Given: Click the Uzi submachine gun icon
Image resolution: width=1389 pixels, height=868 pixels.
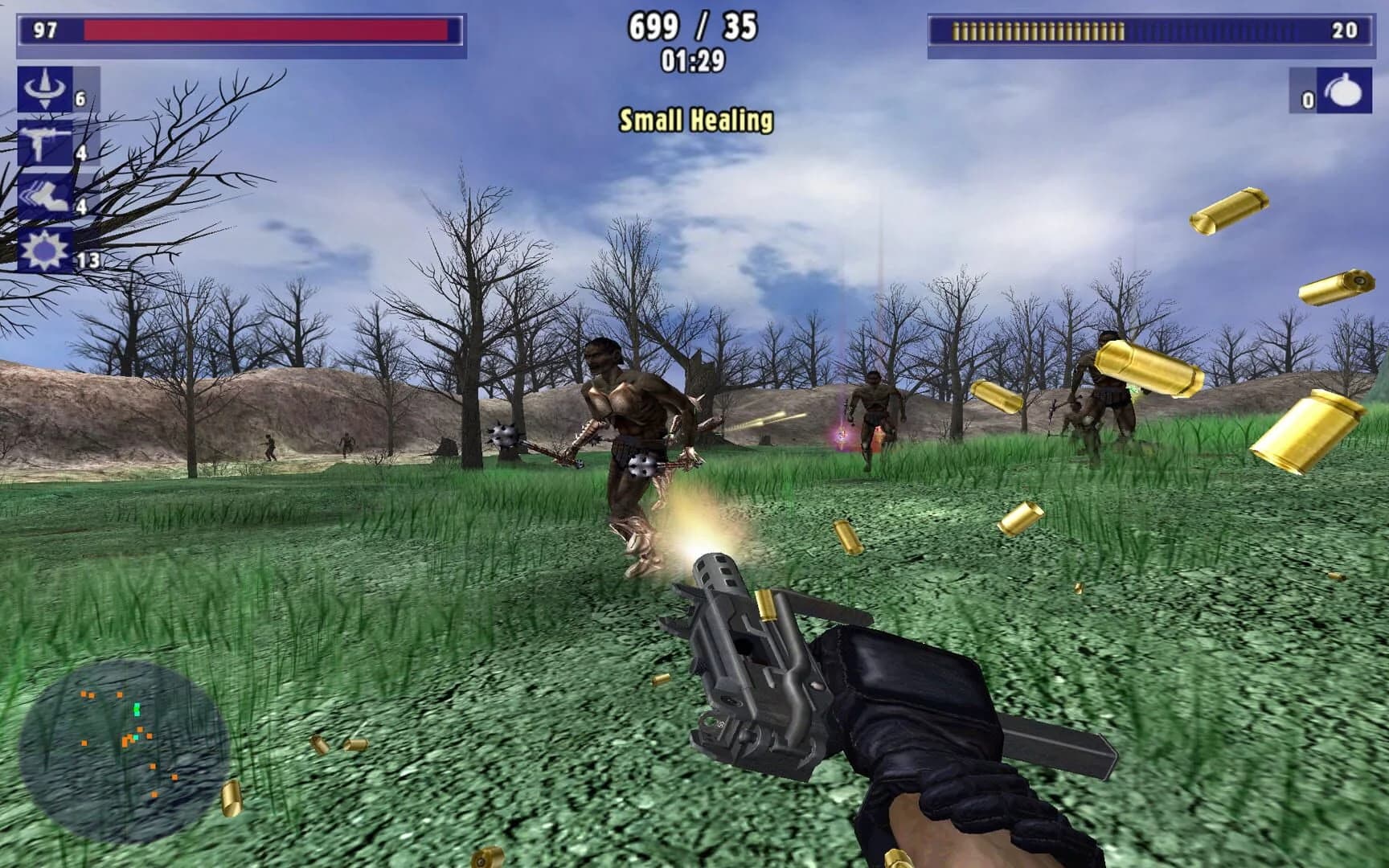Looking at the screenshot, I should tap(44, 141).
